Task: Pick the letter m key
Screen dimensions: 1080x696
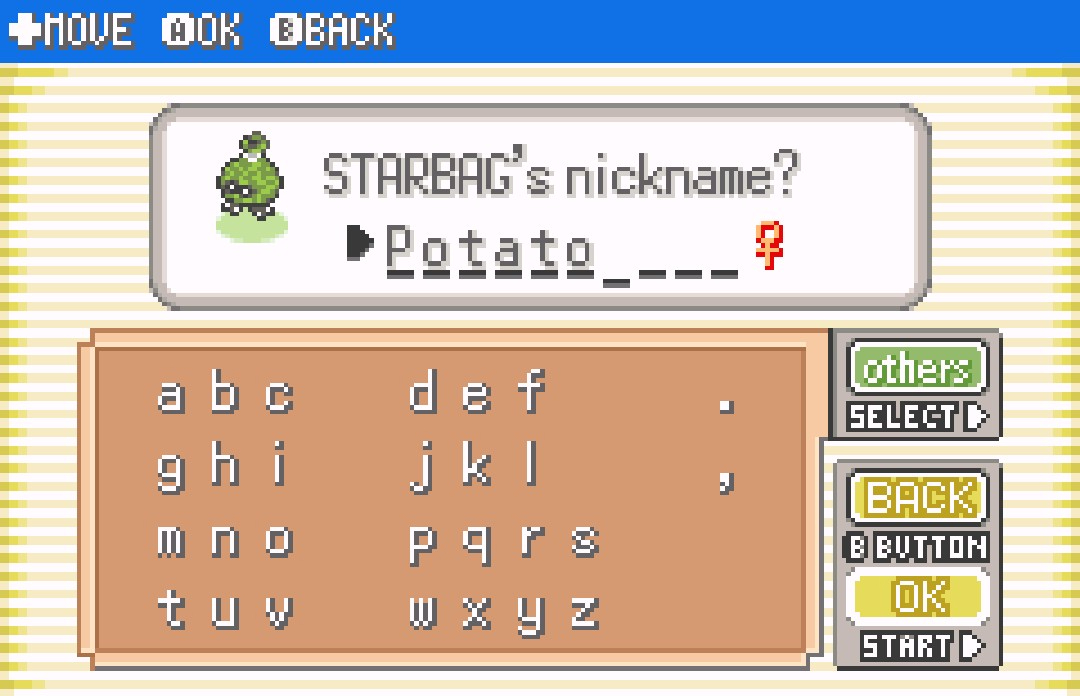Action: [x=171, y=540]
